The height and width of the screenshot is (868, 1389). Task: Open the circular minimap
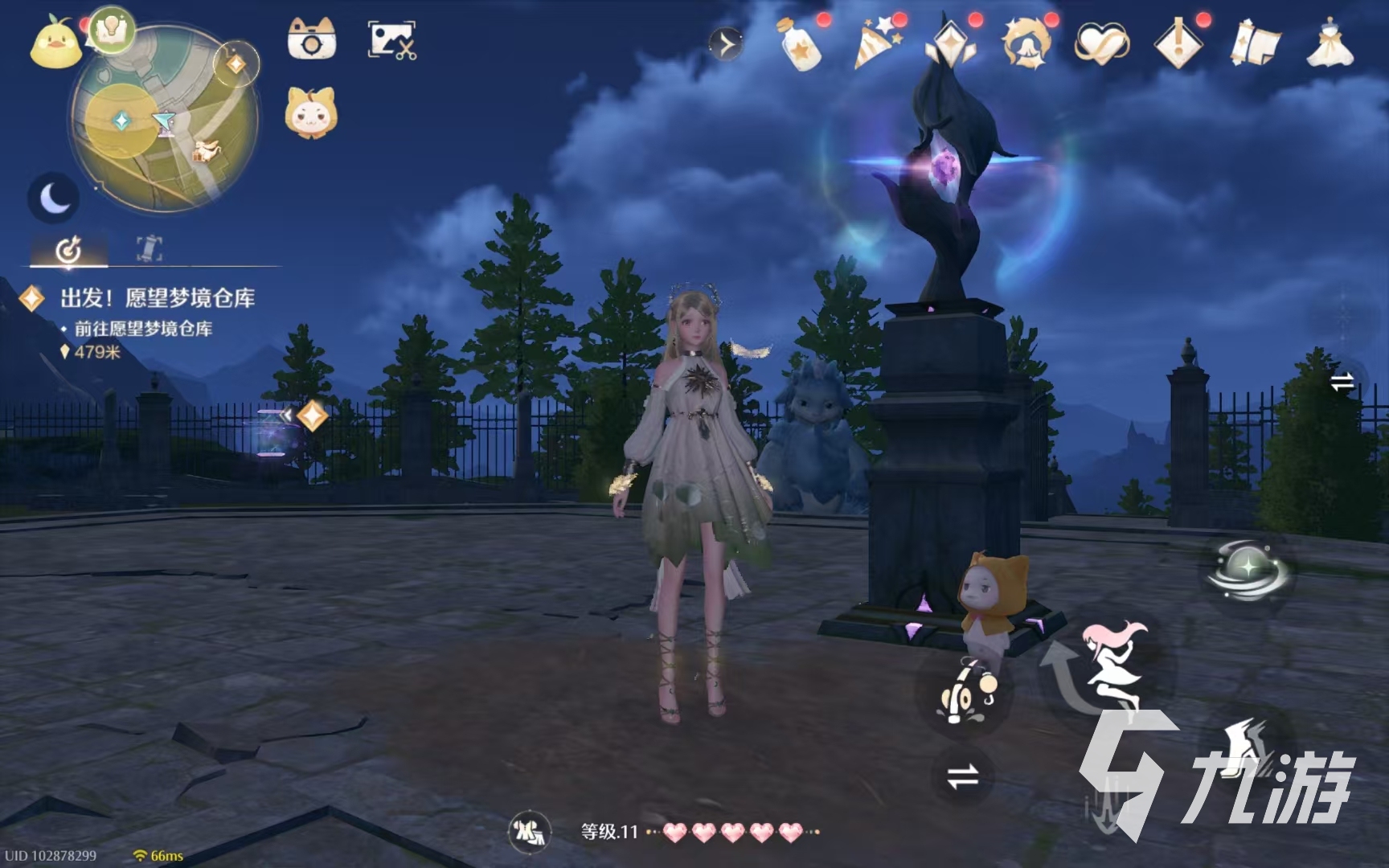[165, 121]
